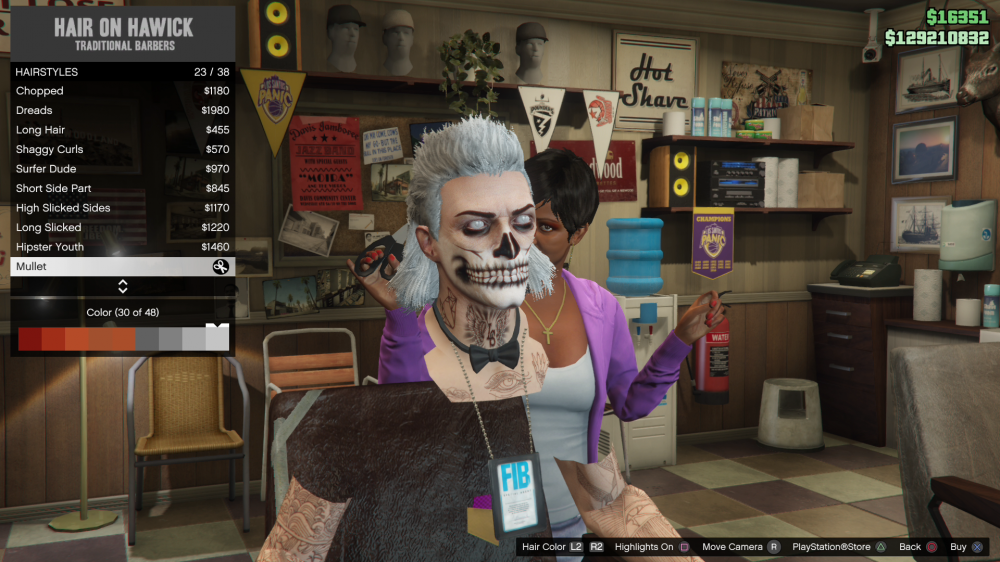Select the lightest silver color swatch

(217, 339)
